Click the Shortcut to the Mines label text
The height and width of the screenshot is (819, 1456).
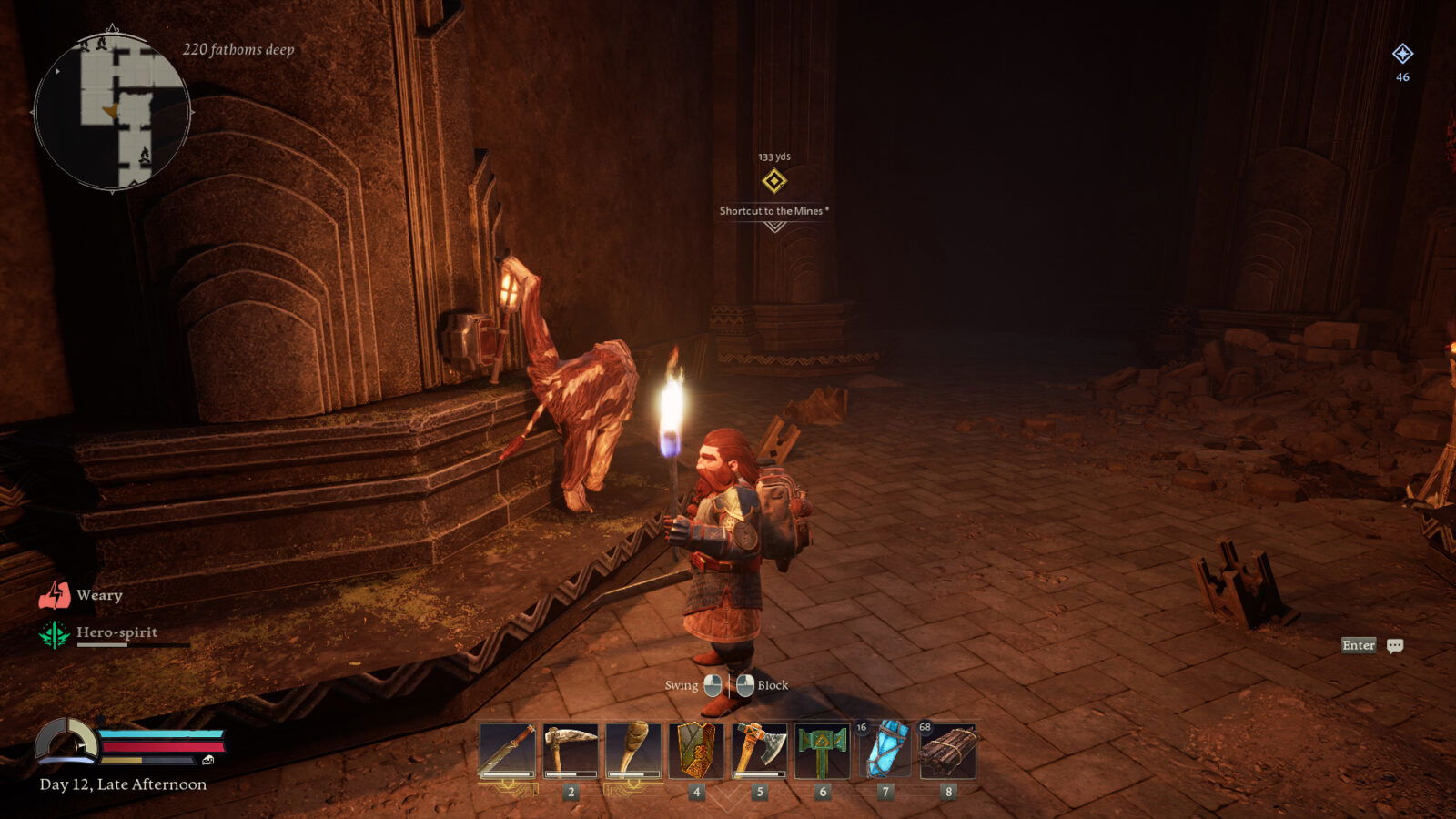point(774,211)
